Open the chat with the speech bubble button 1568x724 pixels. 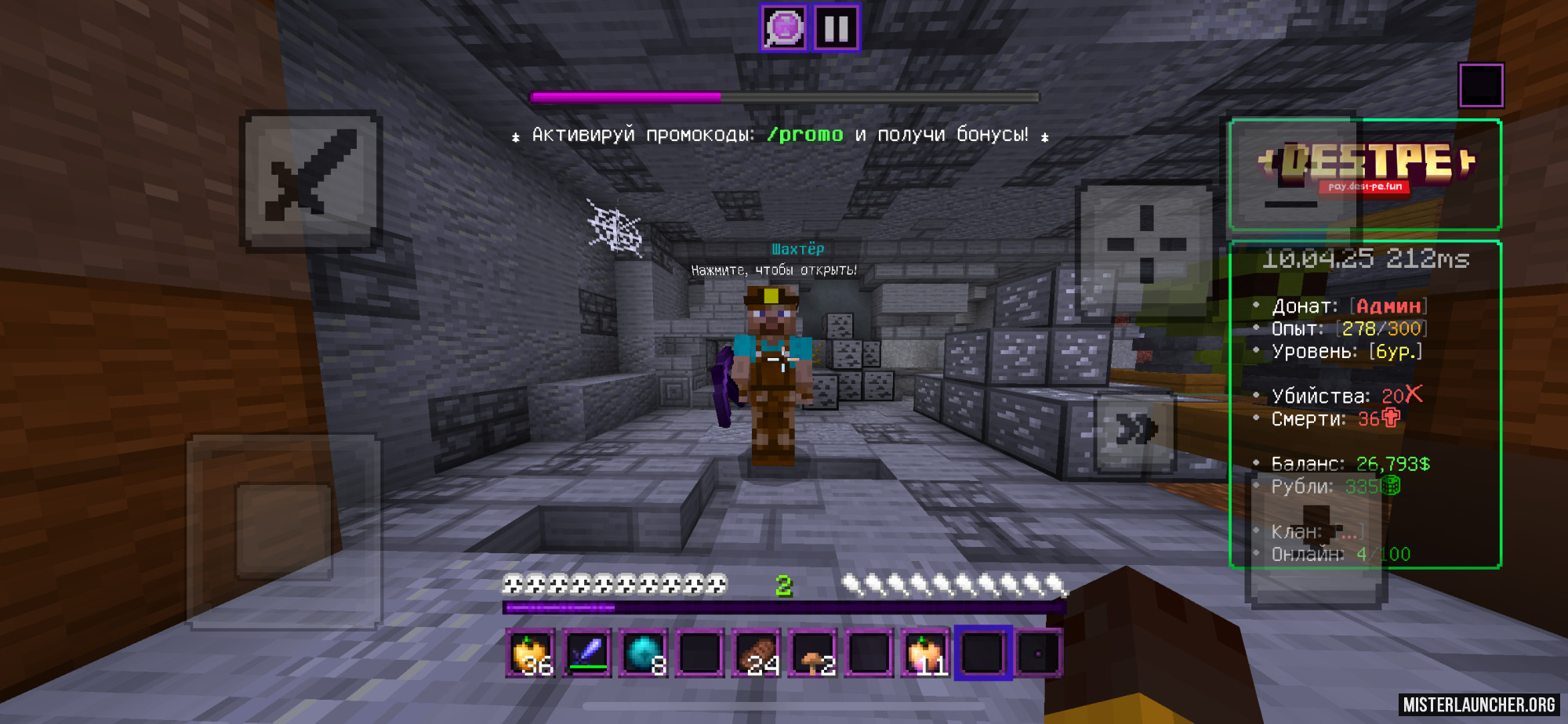783,28
